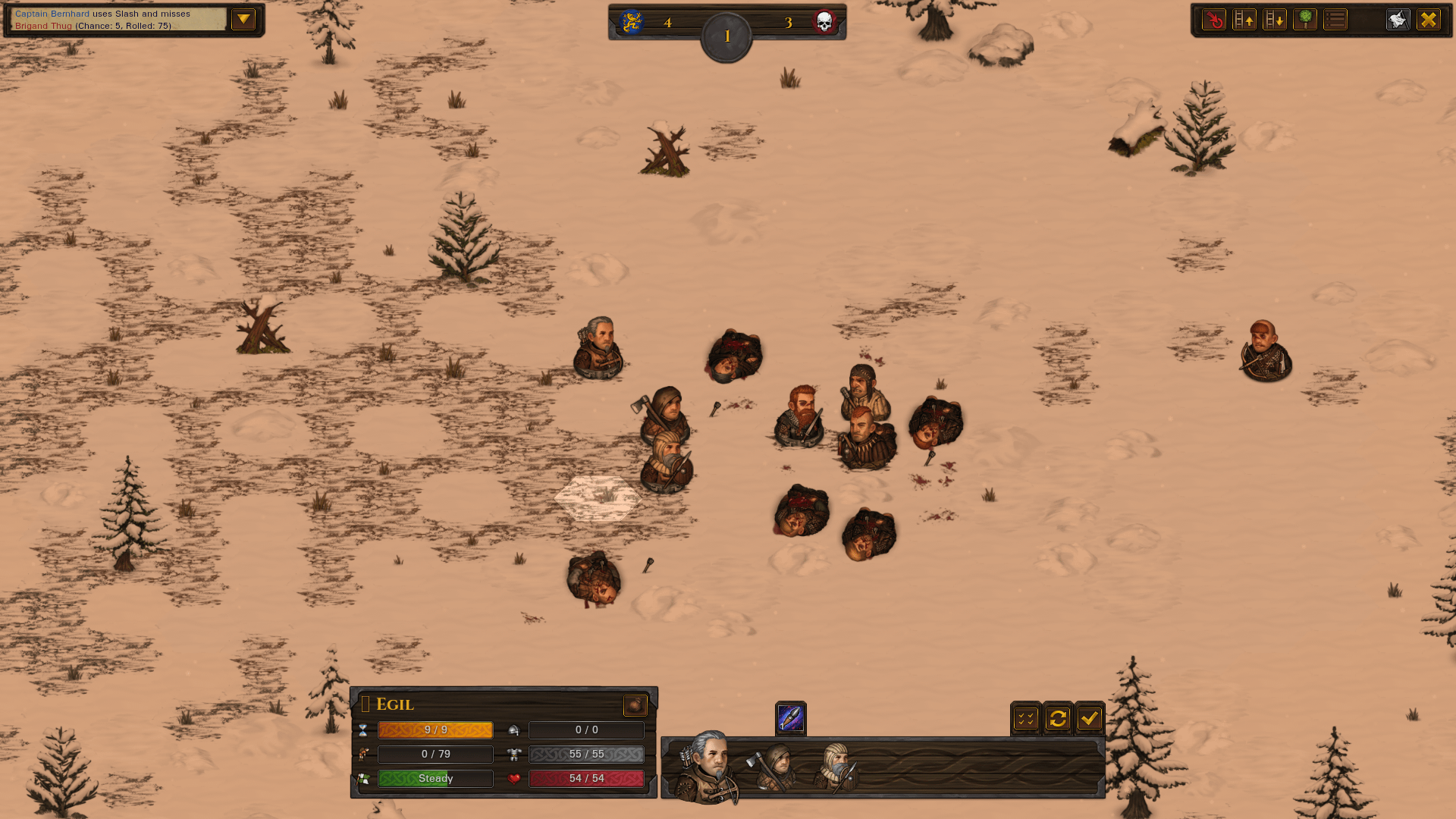Expand the combat log dropdown arrow
The height and width of the screenshot is (819, 1456).
[x=243, y=20]
